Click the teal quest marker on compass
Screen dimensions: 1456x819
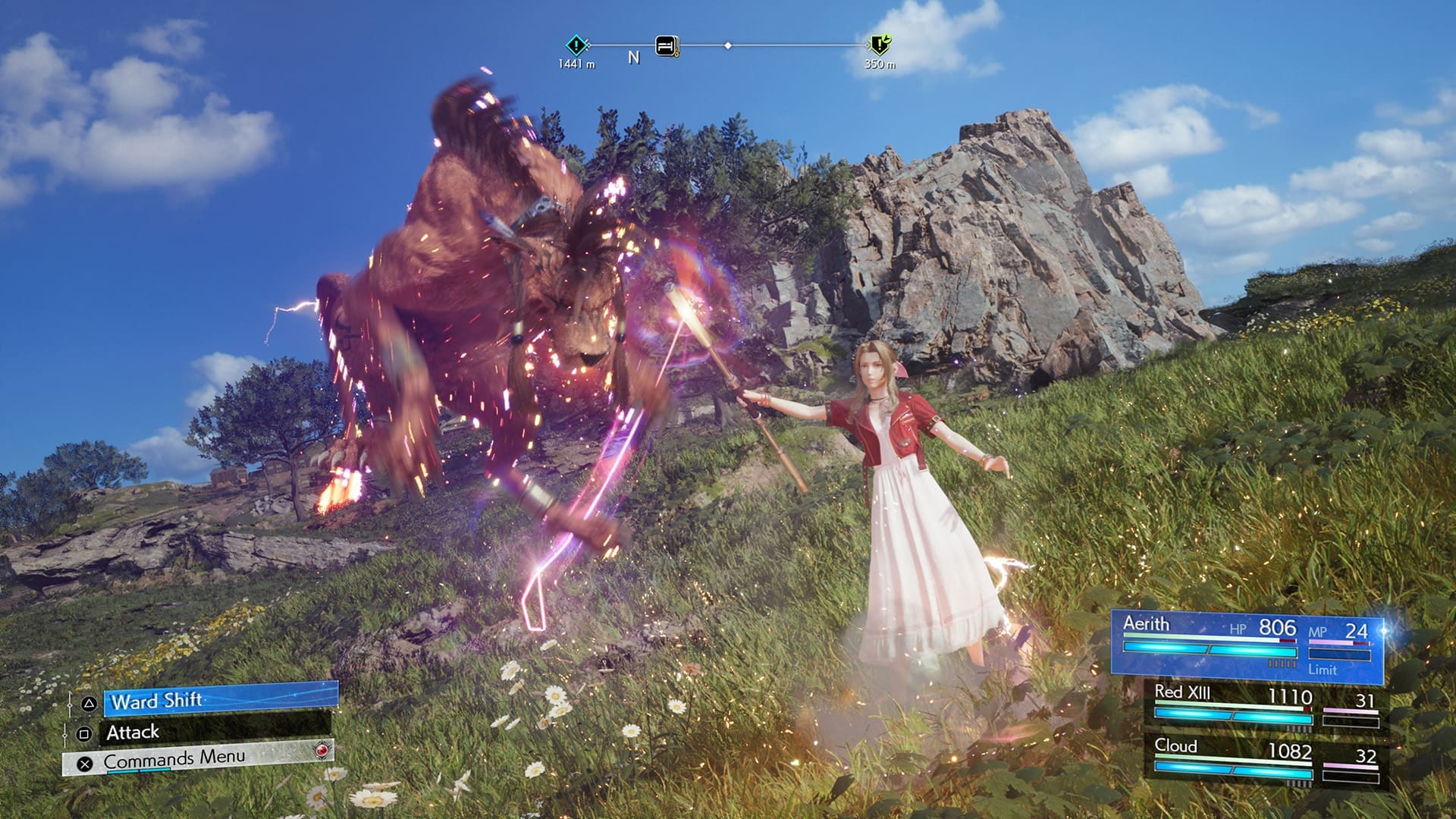[576, 45]
